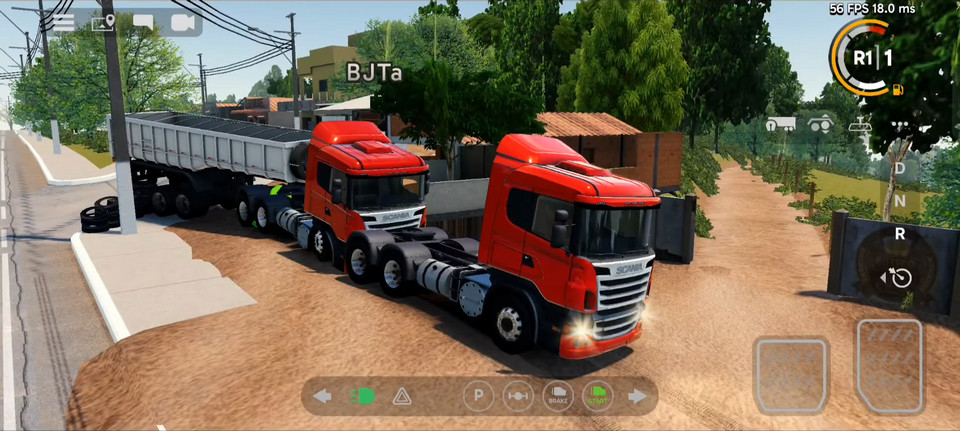
Task: Tap the windshield wiper icon
Action: click(x=859, y=125)
